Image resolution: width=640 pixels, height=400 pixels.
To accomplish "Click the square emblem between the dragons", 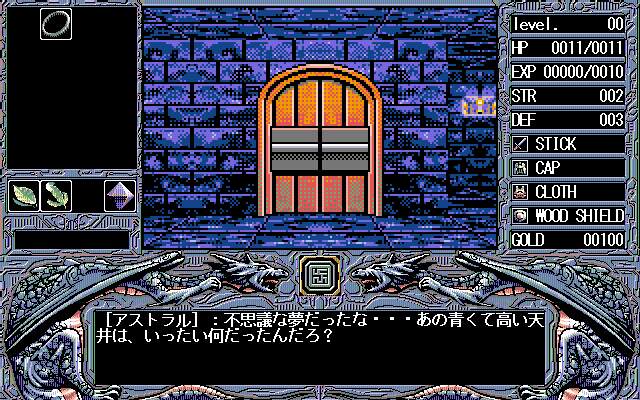I will (320, 272).
